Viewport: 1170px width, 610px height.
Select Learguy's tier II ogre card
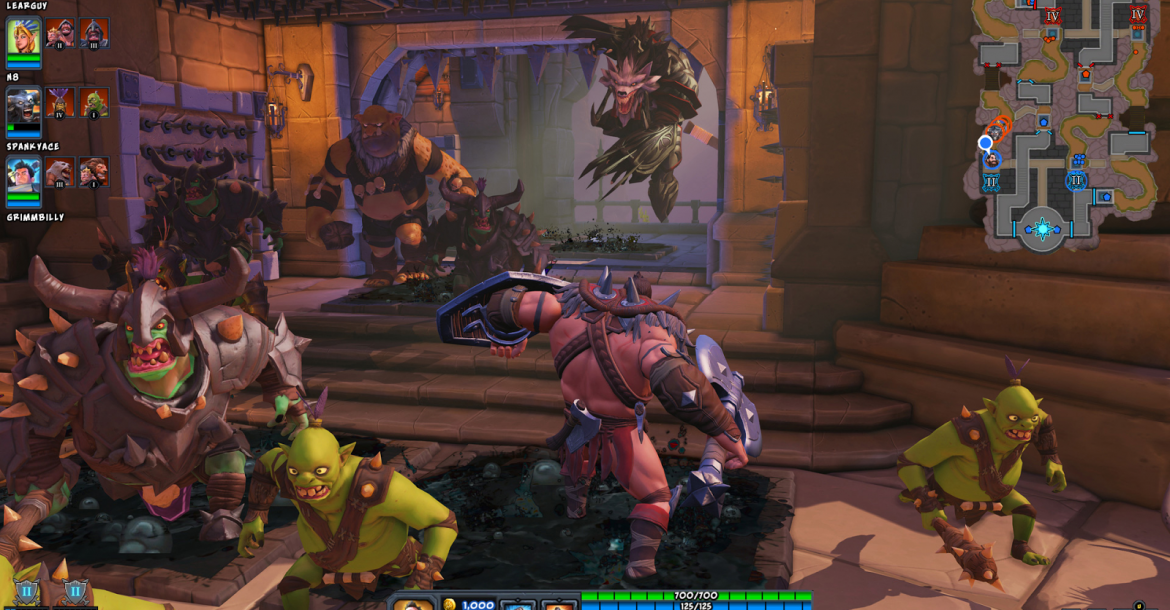pos(60,33)
